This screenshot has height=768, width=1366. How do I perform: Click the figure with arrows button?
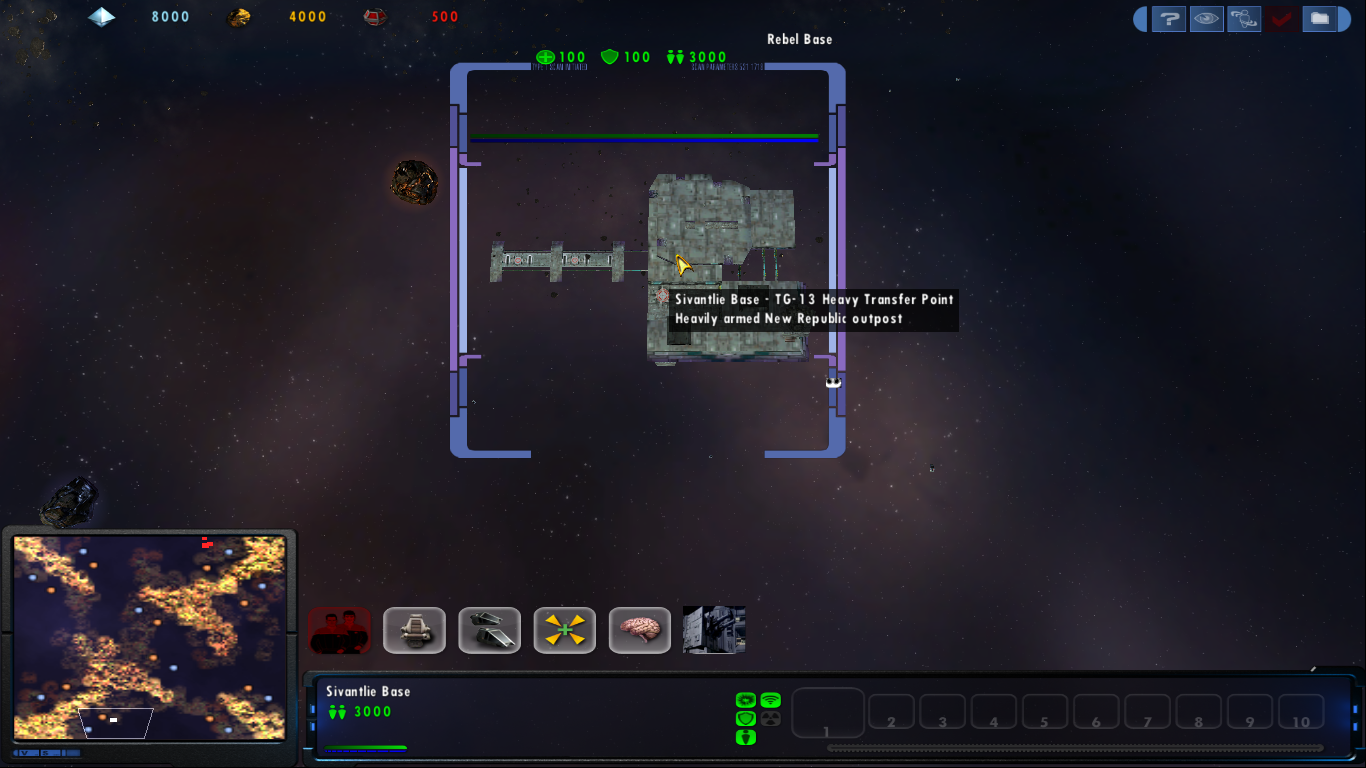pyautogui.click(x=1244, y=18)
